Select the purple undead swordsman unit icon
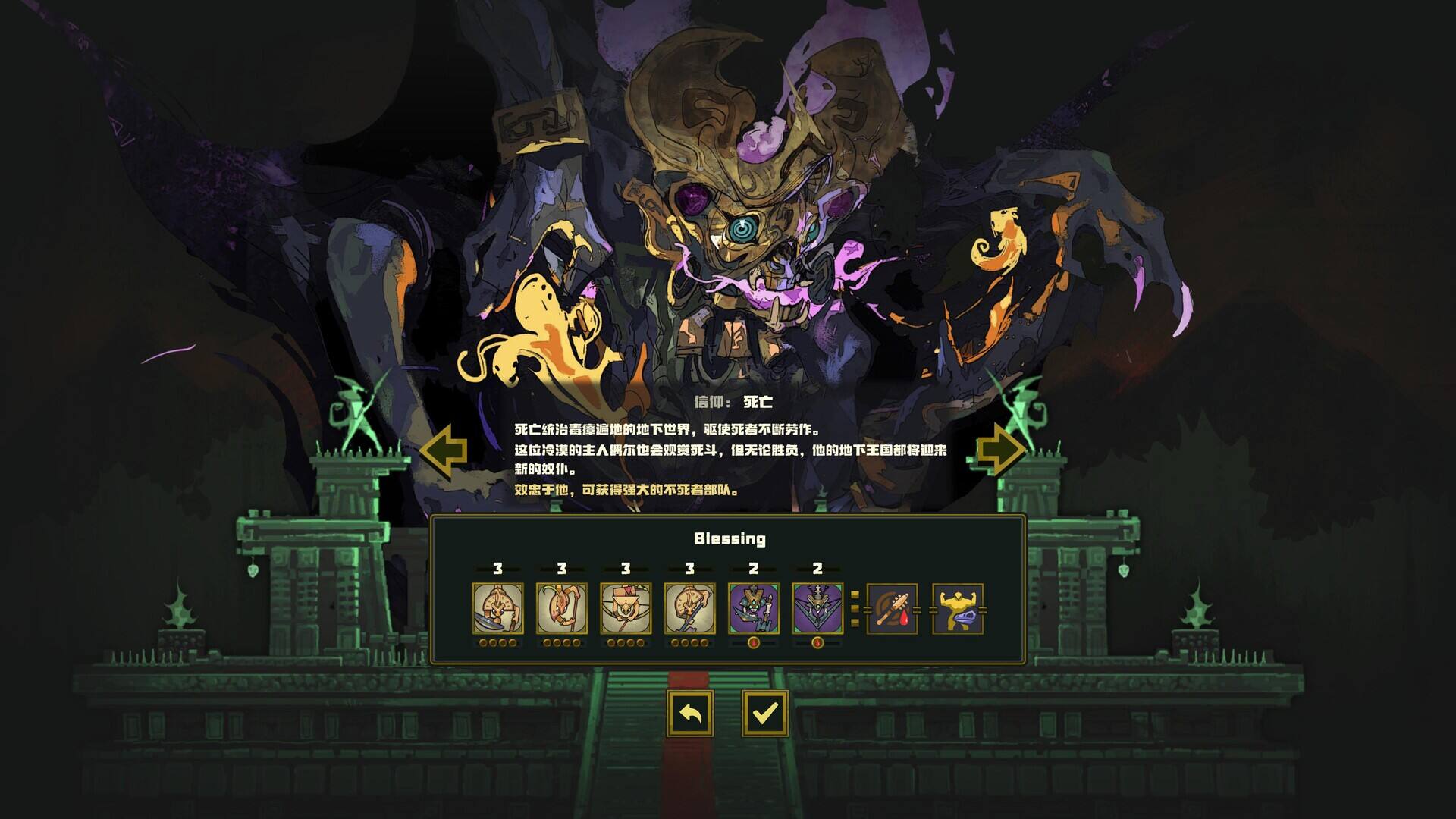 pos(753,608)
